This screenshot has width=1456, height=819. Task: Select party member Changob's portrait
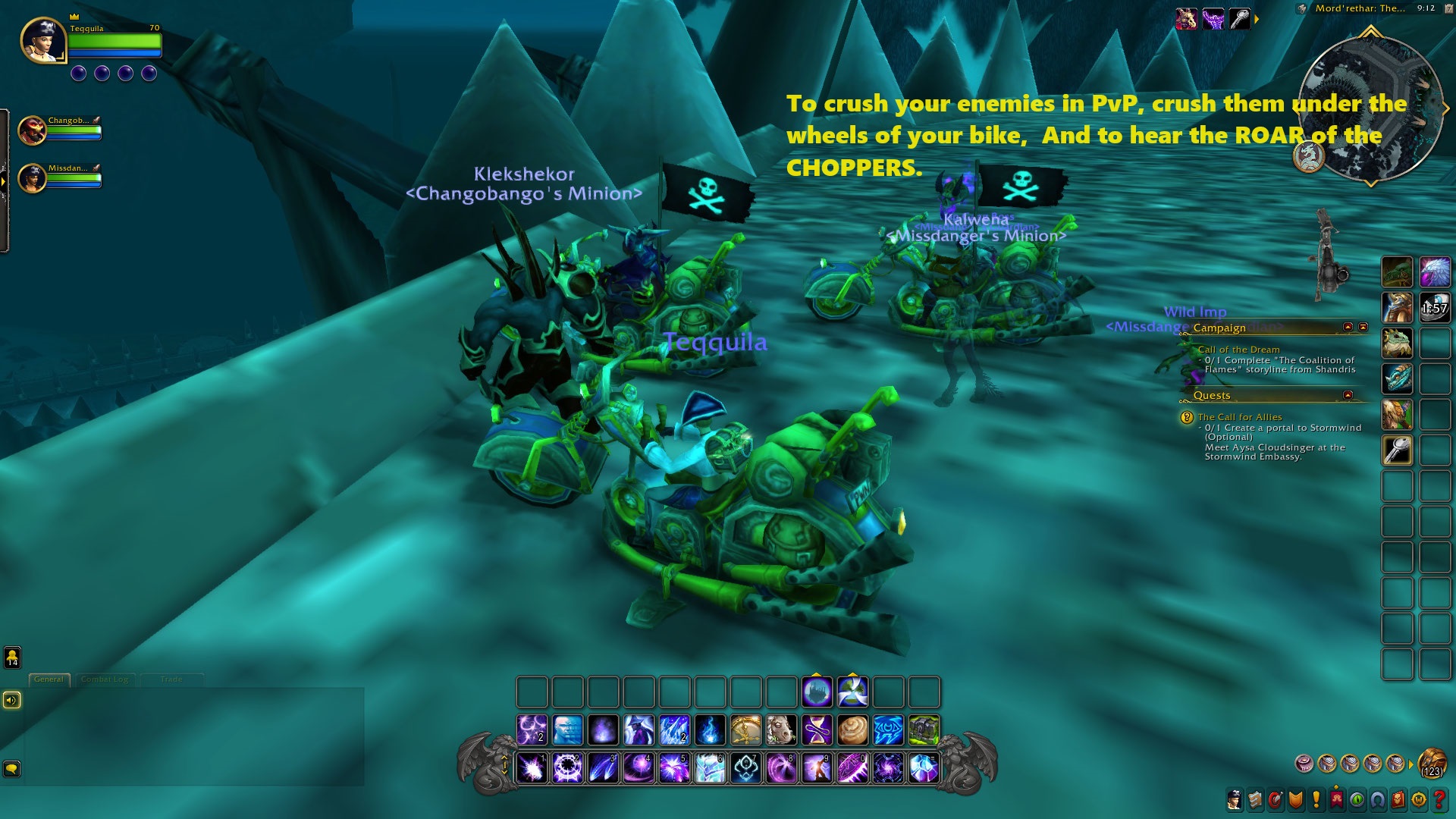[33, 130]
